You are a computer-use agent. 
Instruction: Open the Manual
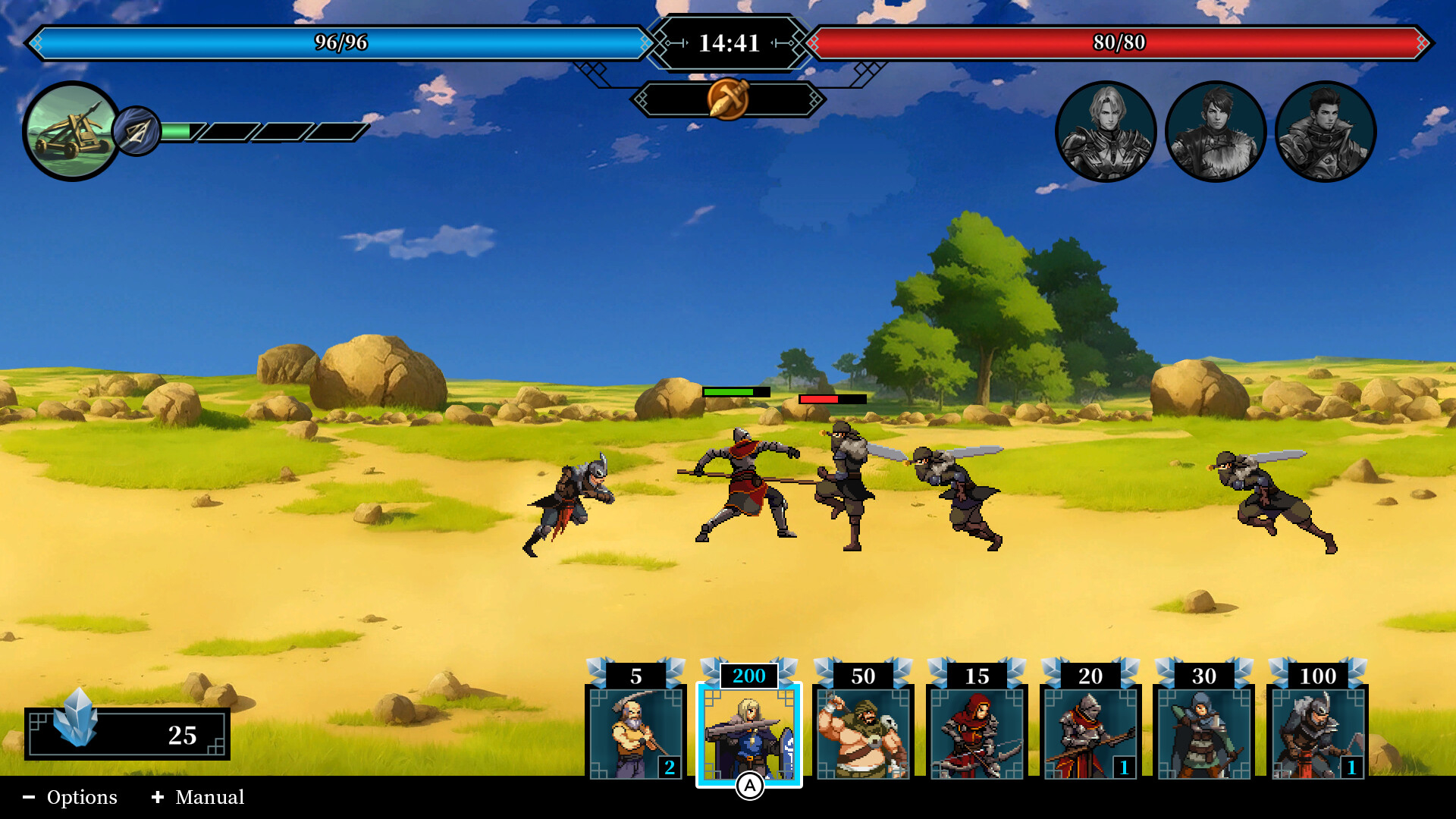[x=199, y=797]
